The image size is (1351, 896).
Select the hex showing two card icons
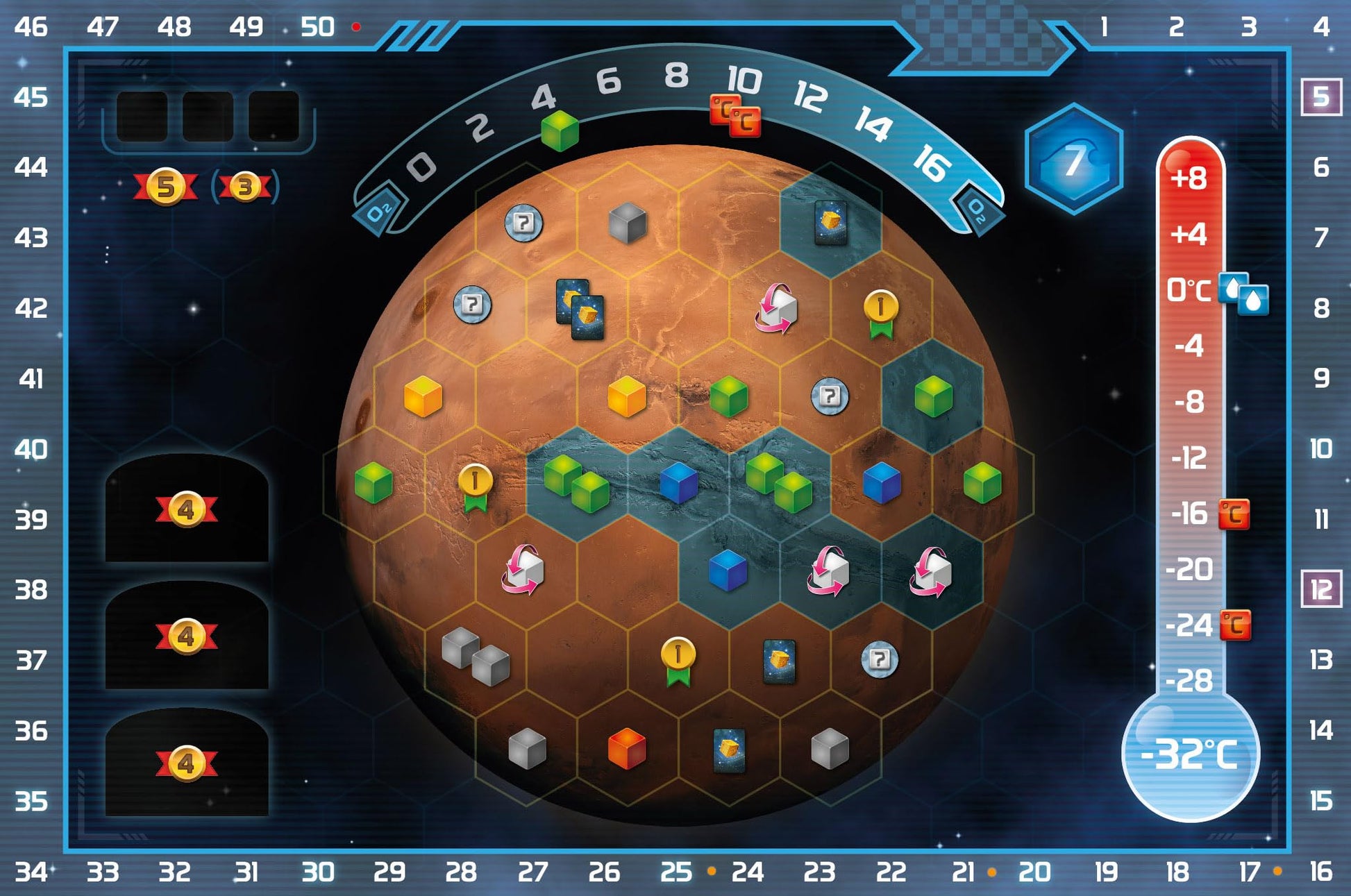580,310
